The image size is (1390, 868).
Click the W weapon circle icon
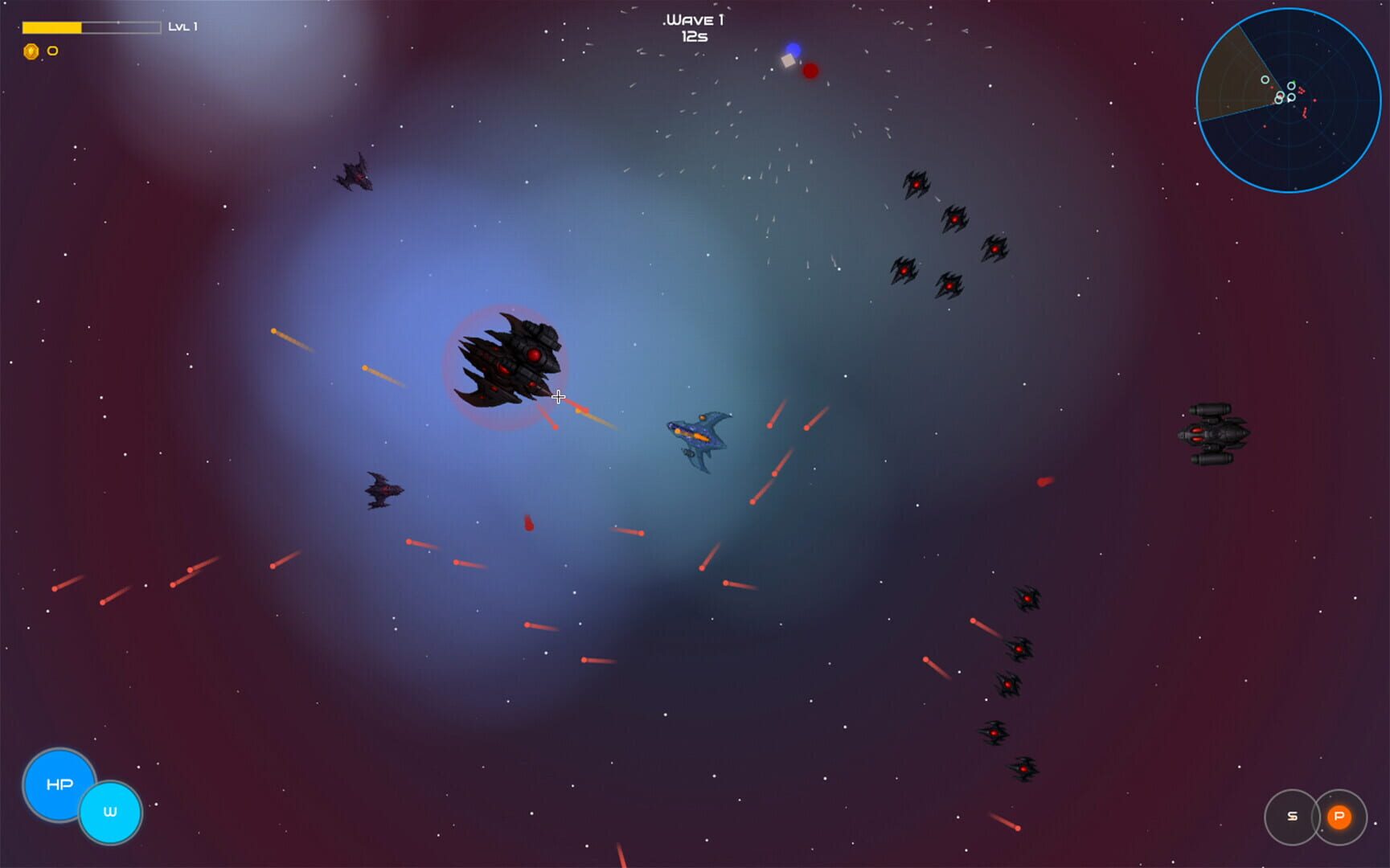(x=111, y=811)
